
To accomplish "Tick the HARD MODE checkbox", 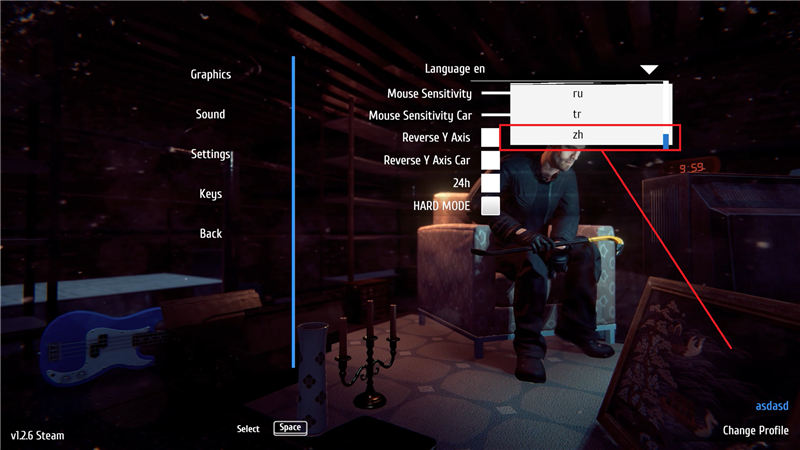I will coord(490,206).
